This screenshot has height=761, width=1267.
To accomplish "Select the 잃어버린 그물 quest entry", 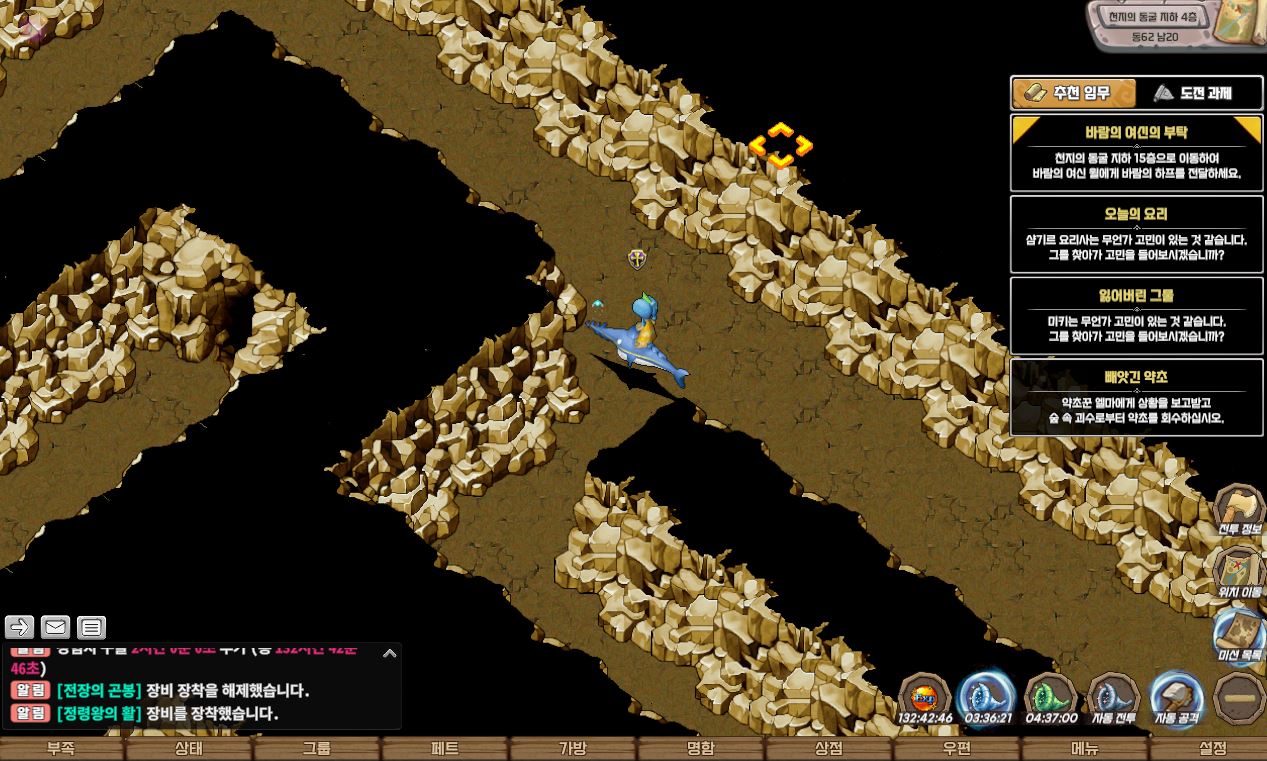I will (x=1136, y=316).
